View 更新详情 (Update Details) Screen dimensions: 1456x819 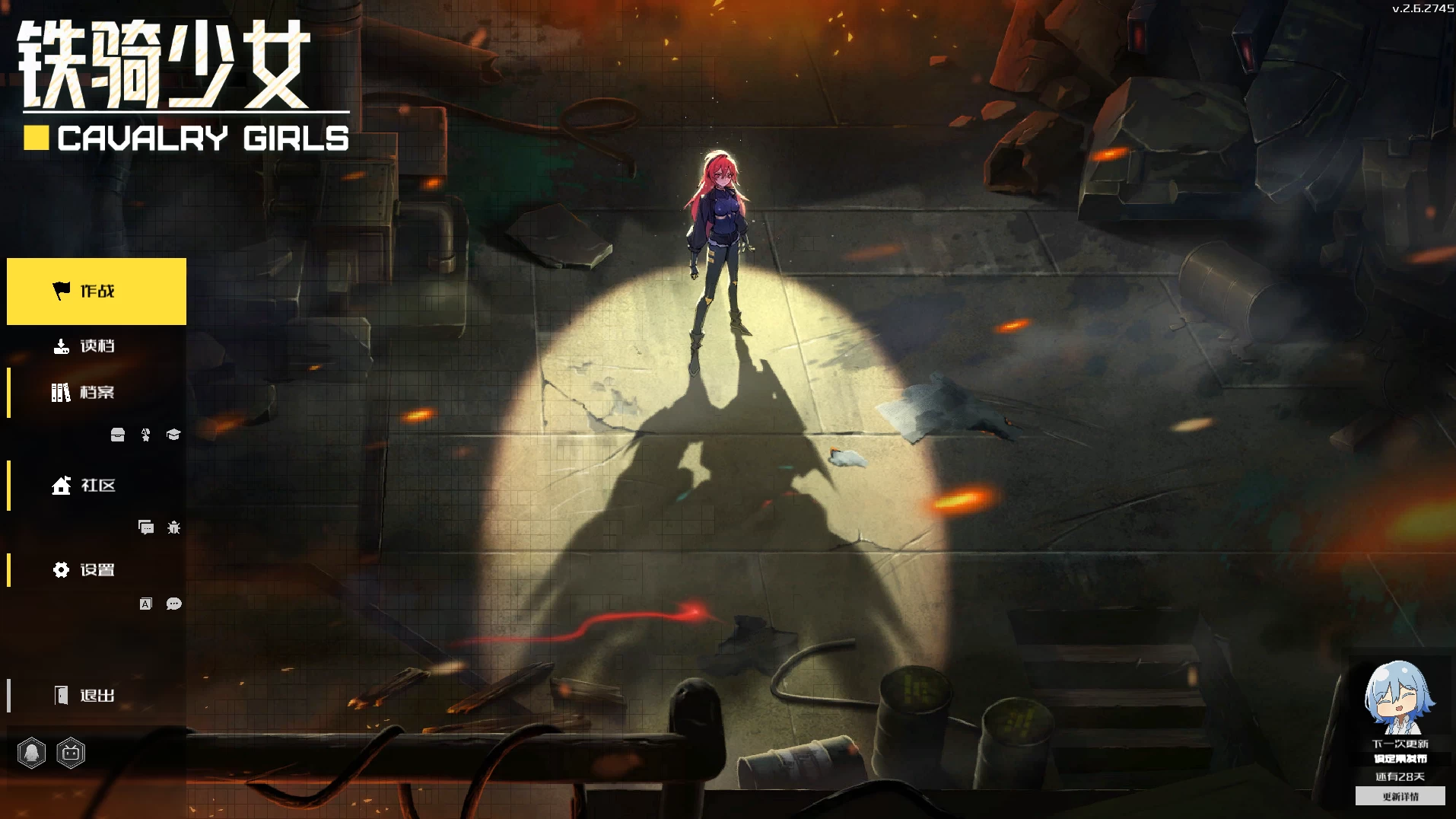click(1400, 797)
